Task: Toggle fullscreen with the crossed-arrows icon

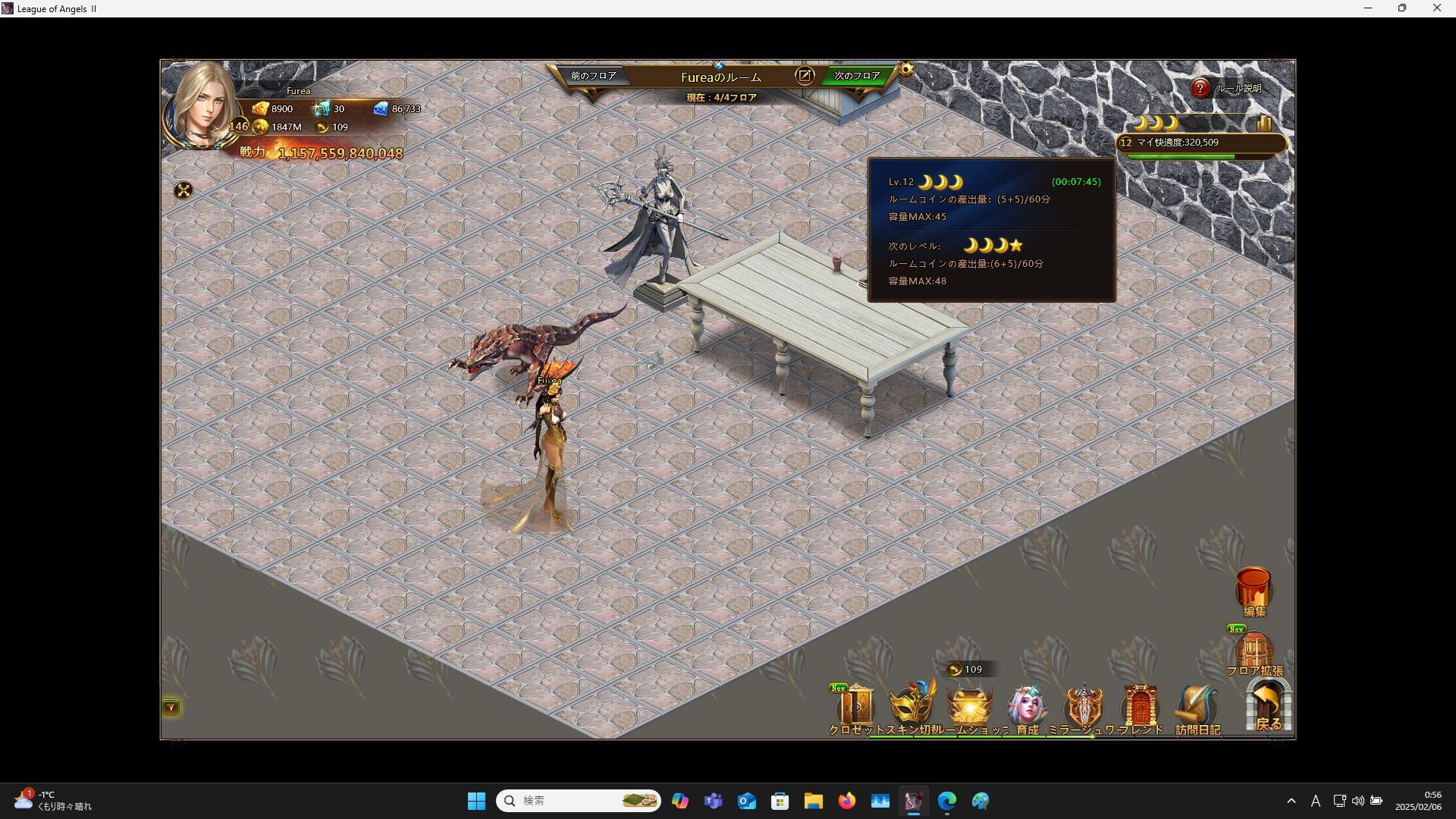Action: tap(184, 190)
